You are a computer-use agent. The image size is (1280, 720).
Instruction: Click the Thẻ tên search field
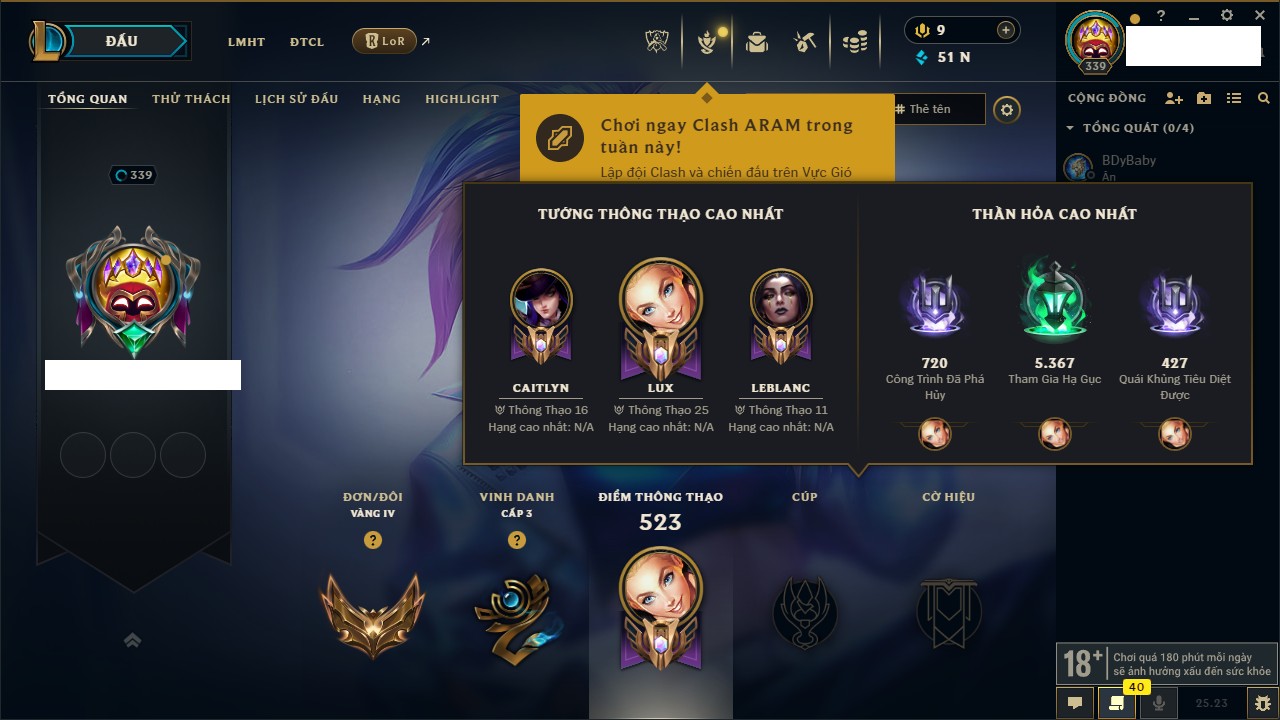[x=938, y=109]
